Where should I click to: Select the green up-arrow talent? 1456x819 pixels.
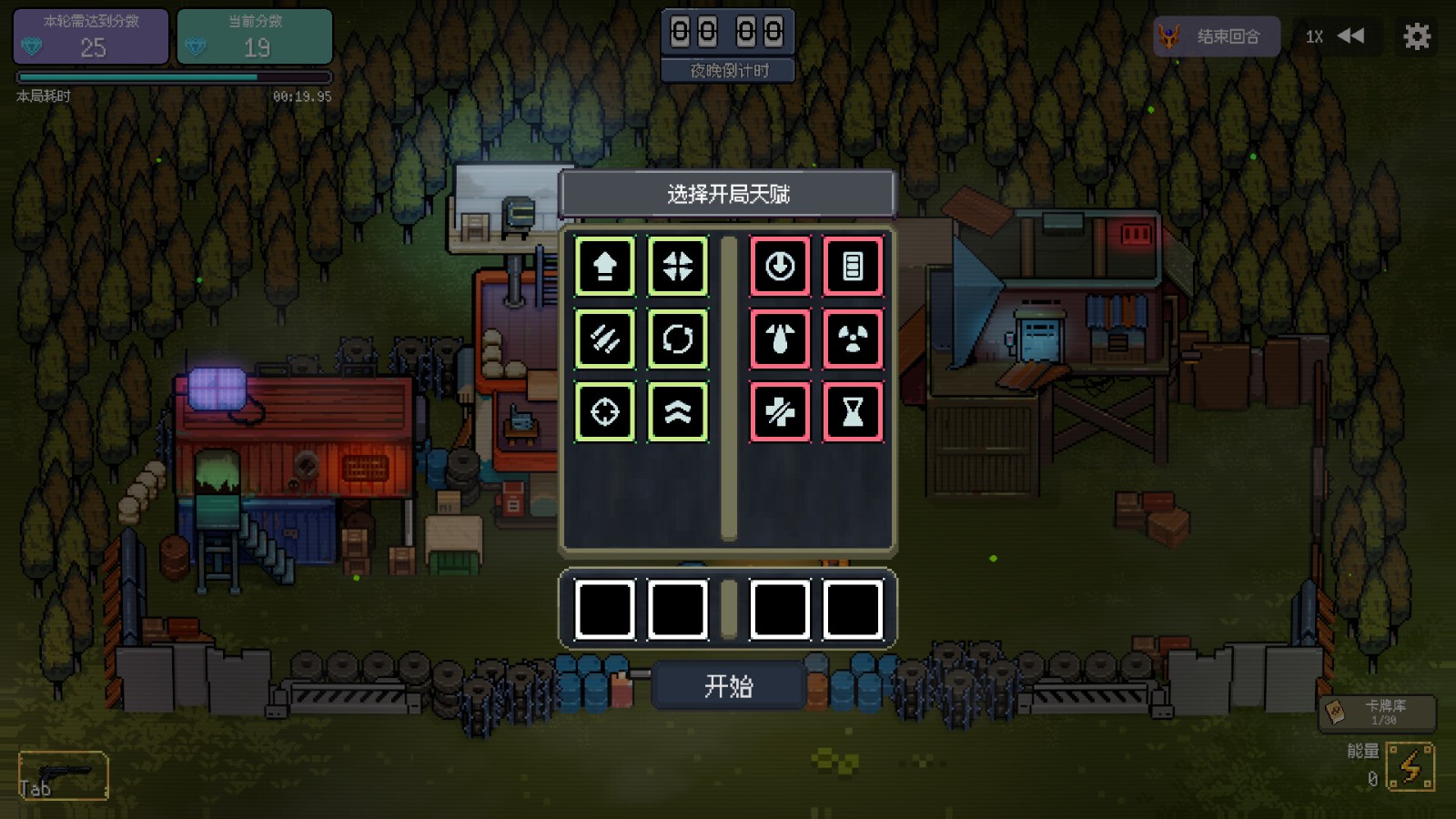click(x=605, y=266)
